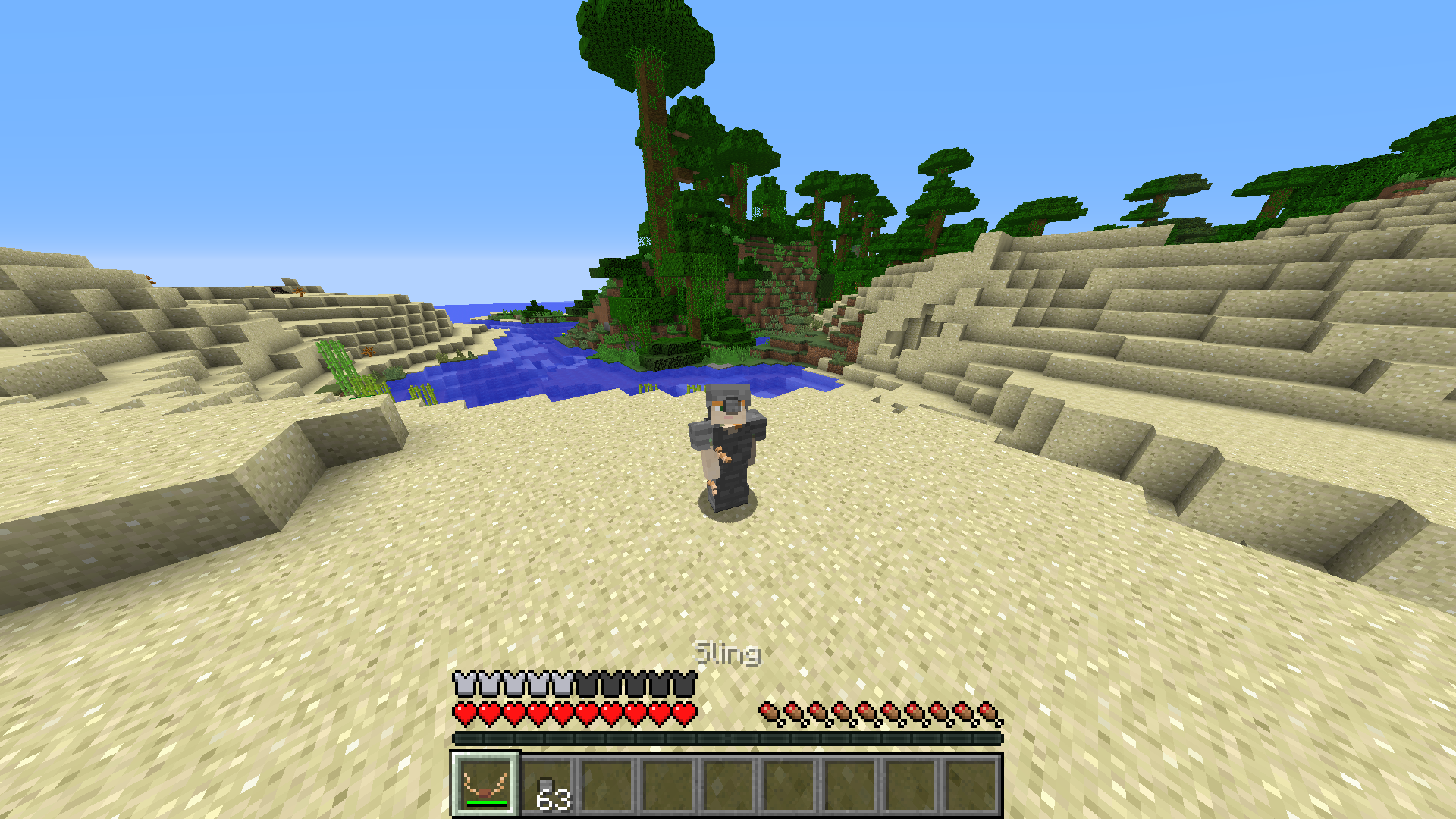Select the empty rightmost hotbar slot
Screen dimensions: 1456x819
point(973,785)
